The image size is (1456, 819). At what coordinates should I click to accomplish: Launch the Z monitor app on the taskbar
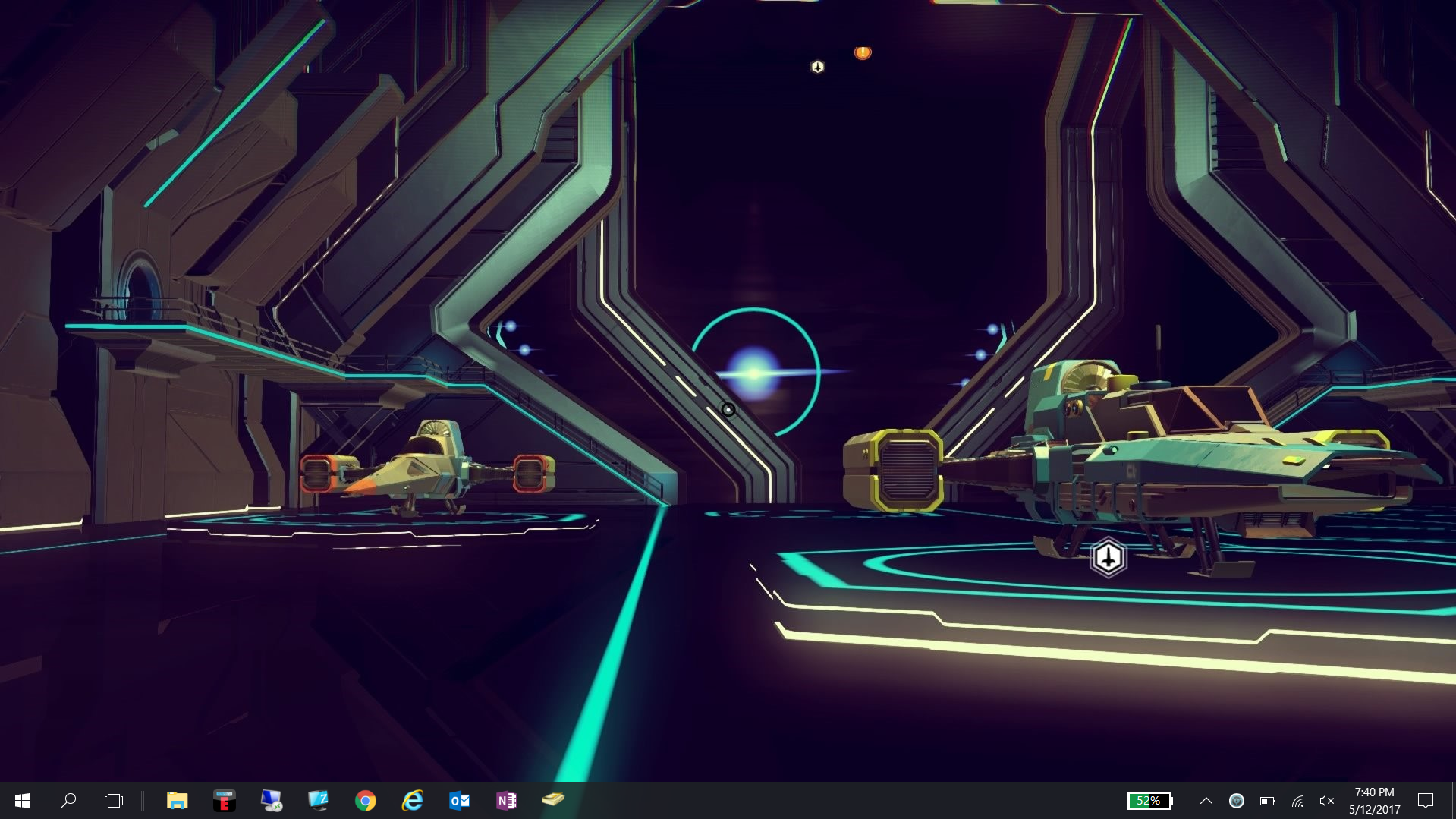point(319,800)
